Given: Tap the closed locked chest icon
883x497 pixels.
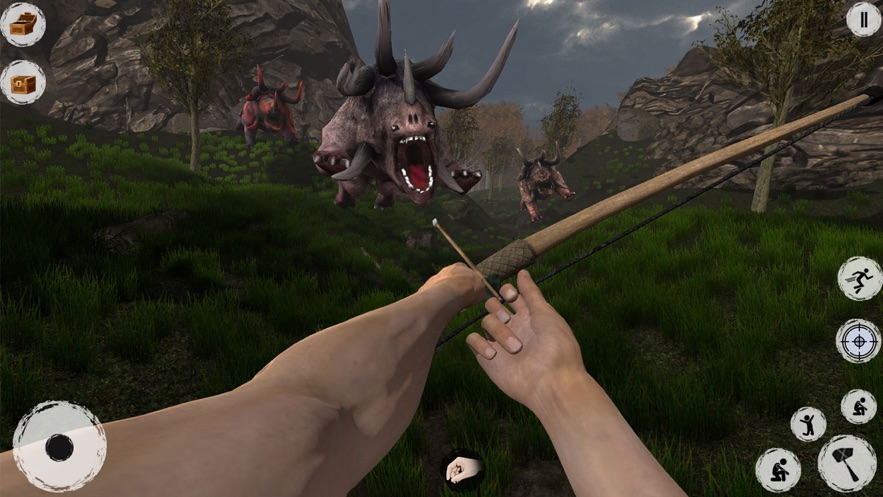Looking at the screenshot, I should click(23, 83).
